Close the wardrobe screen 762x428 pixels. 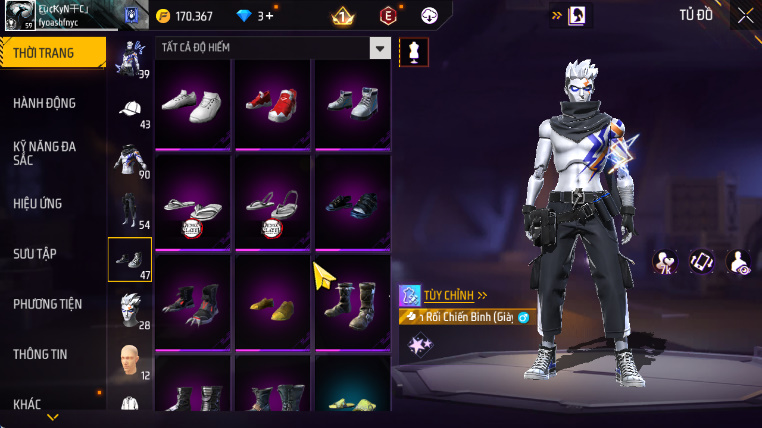click(x=745, y=15)
